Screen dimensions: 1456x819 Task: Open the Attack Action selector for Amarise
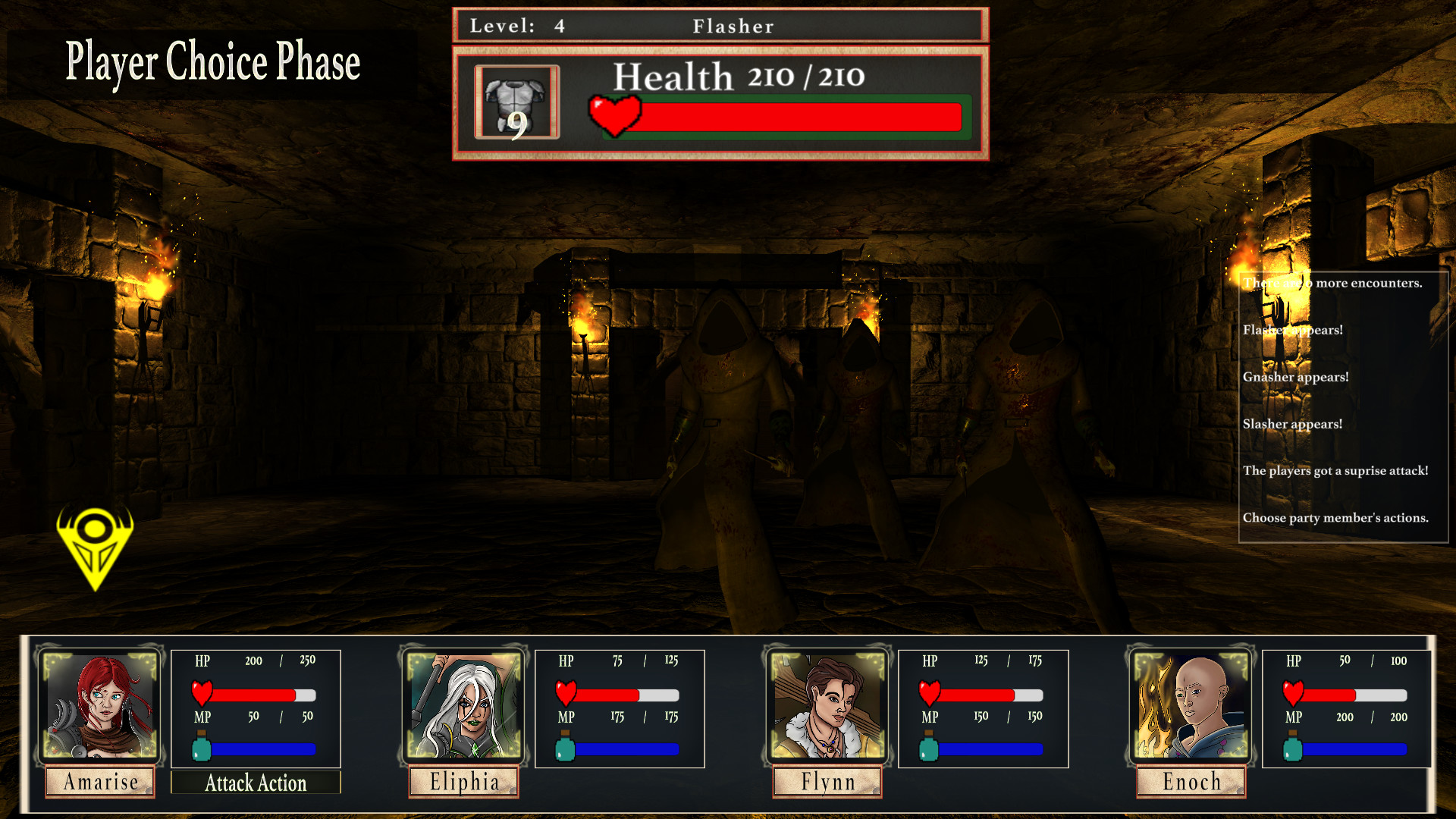pyautogui.click(x=256, y=783)
